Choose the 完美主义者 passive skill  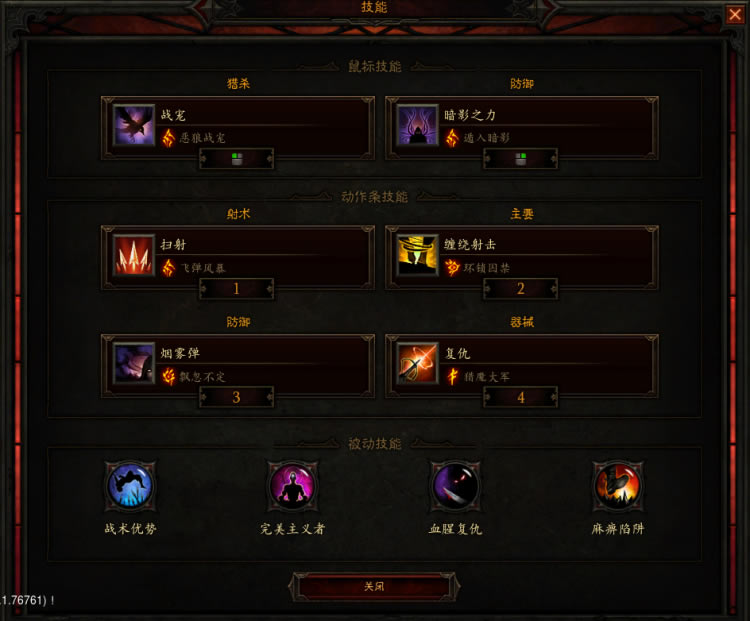click(293, 487)
